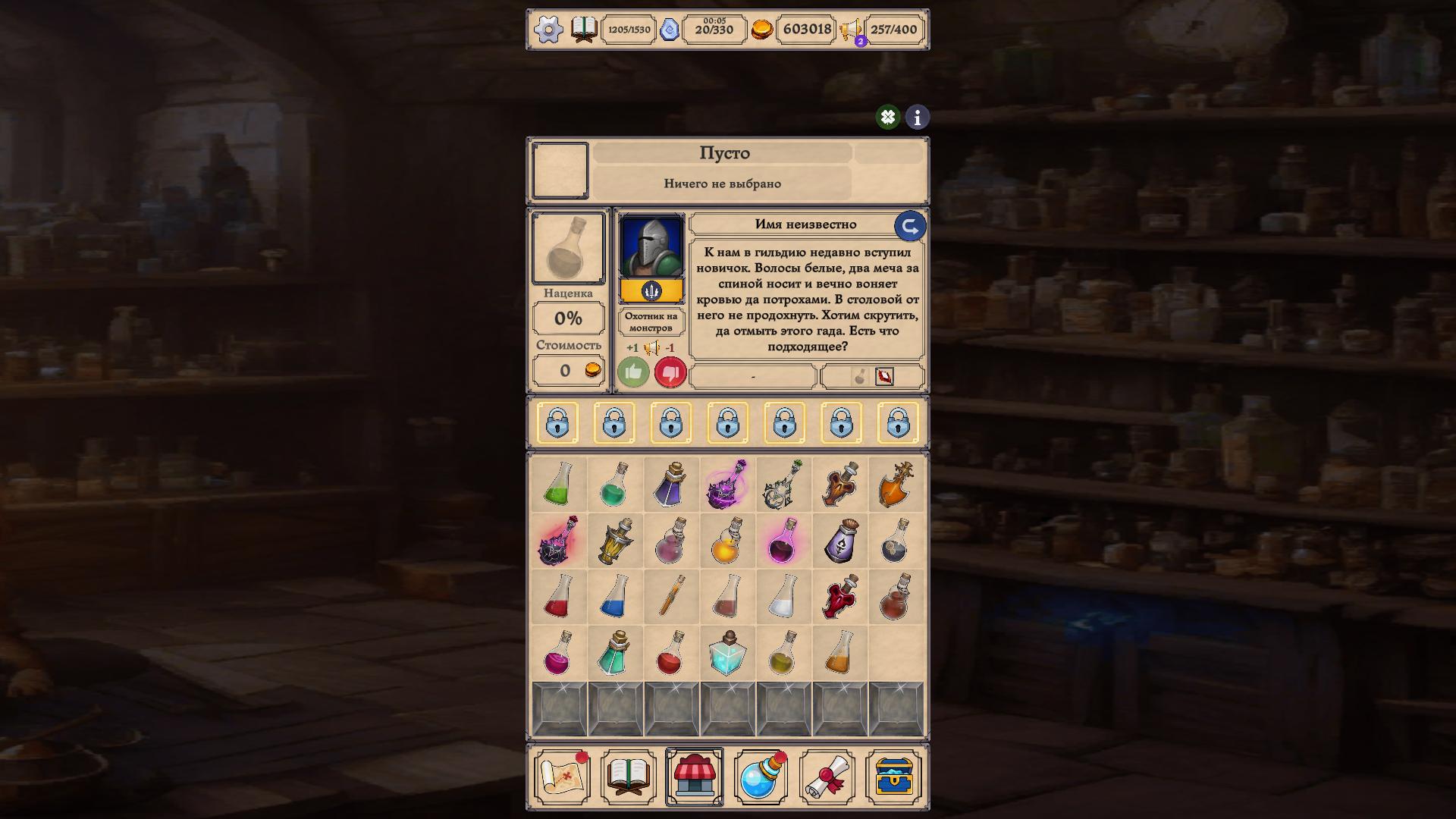Click the refresh arrow near 'Имя неизвестно'
Image resolution: width=1456 pixels, height=819 pixels.
909,224
